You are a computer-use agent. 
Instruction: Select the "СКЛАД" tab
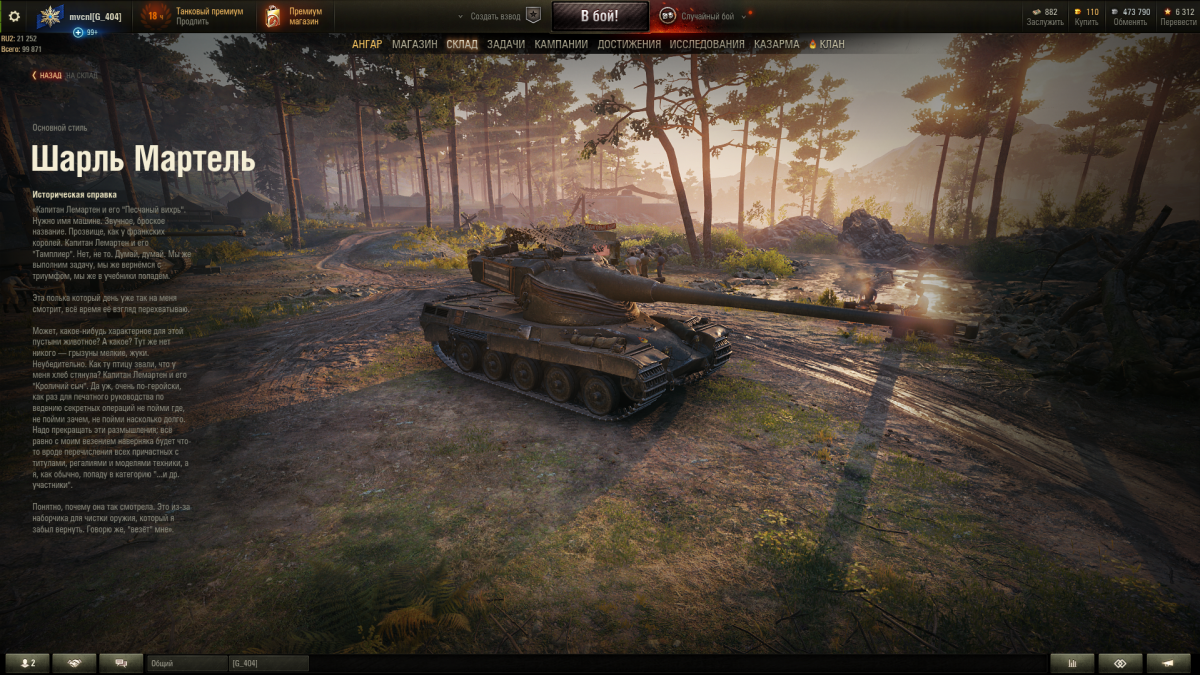pyautogui.click(x=462, y=44)
